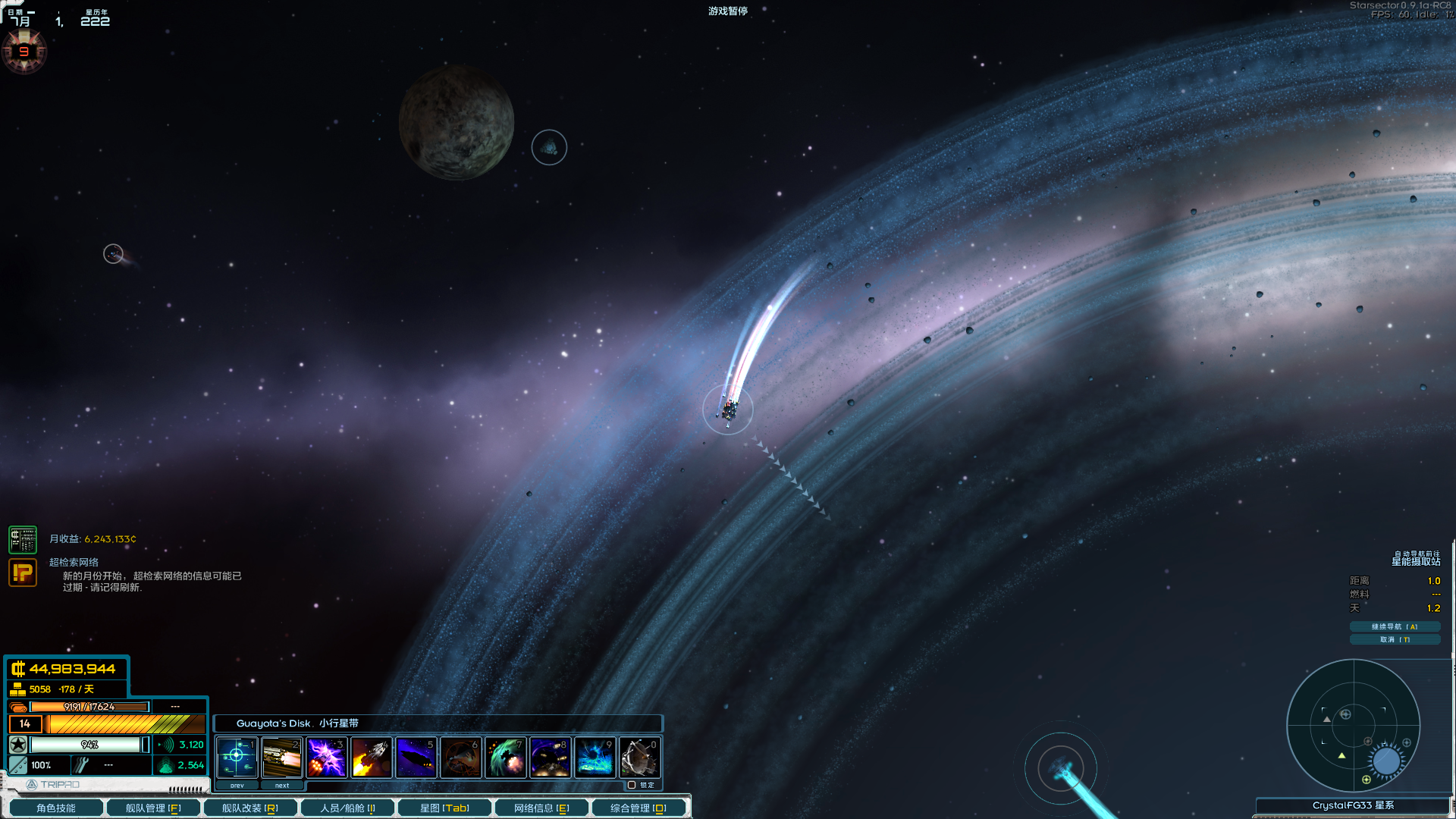Open the 星图 star map screen
This screenshot has height=819, width=1456.
coord(445,808)
